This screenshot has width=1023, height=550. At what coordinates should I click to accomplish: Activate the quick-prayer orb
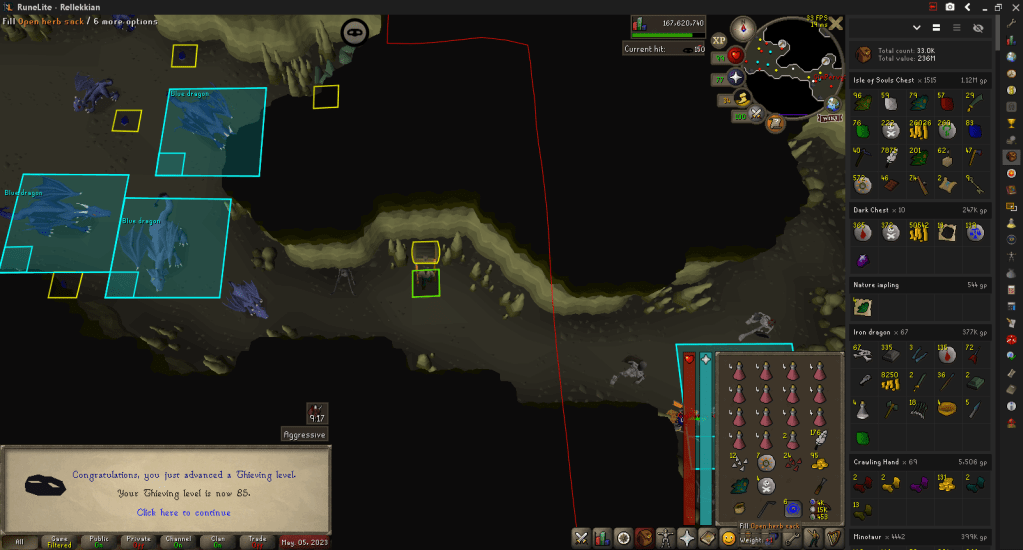[x=737, y=76]
